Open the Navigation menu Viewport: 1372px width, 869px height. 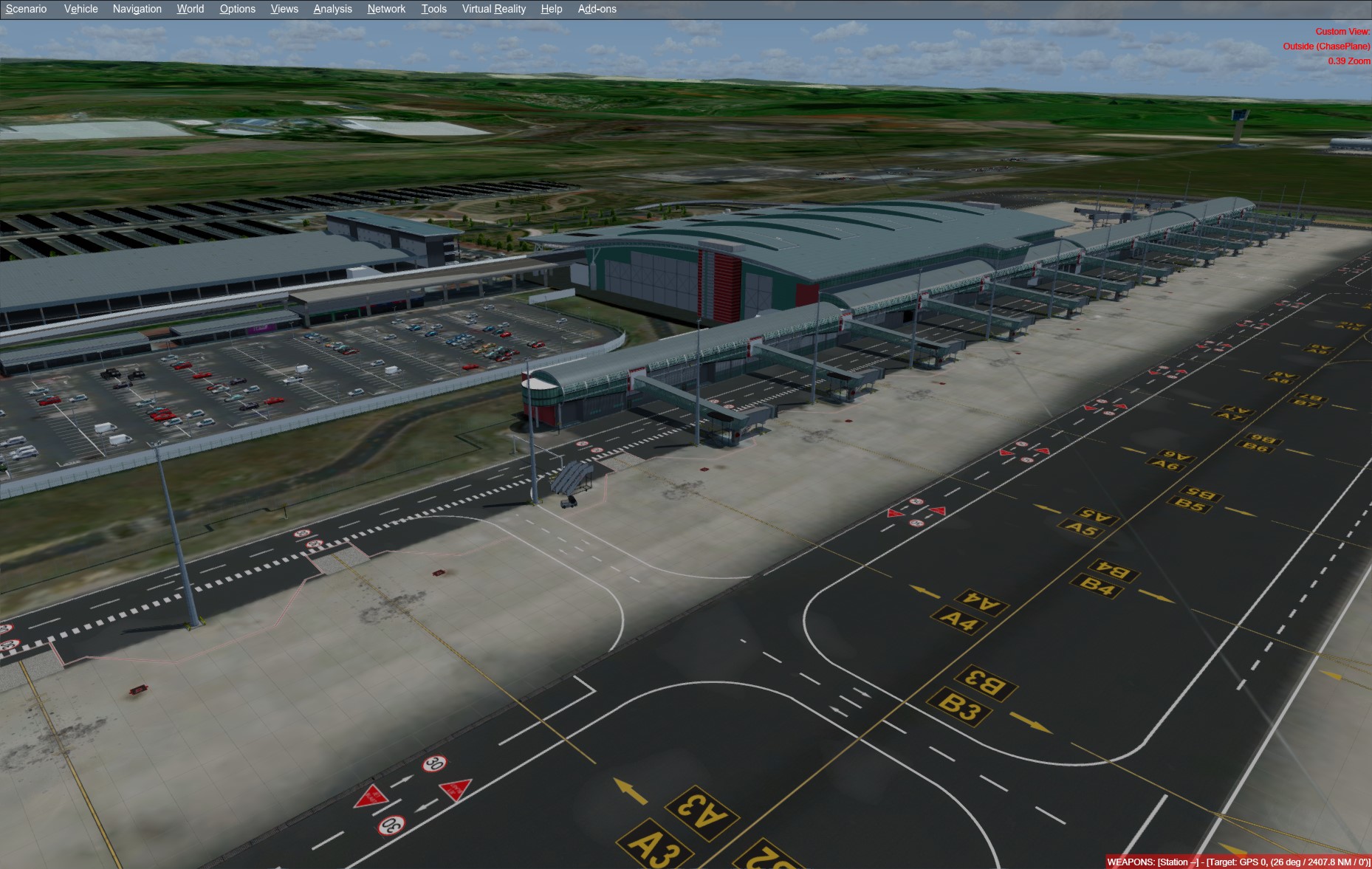[x=137, y=9]
